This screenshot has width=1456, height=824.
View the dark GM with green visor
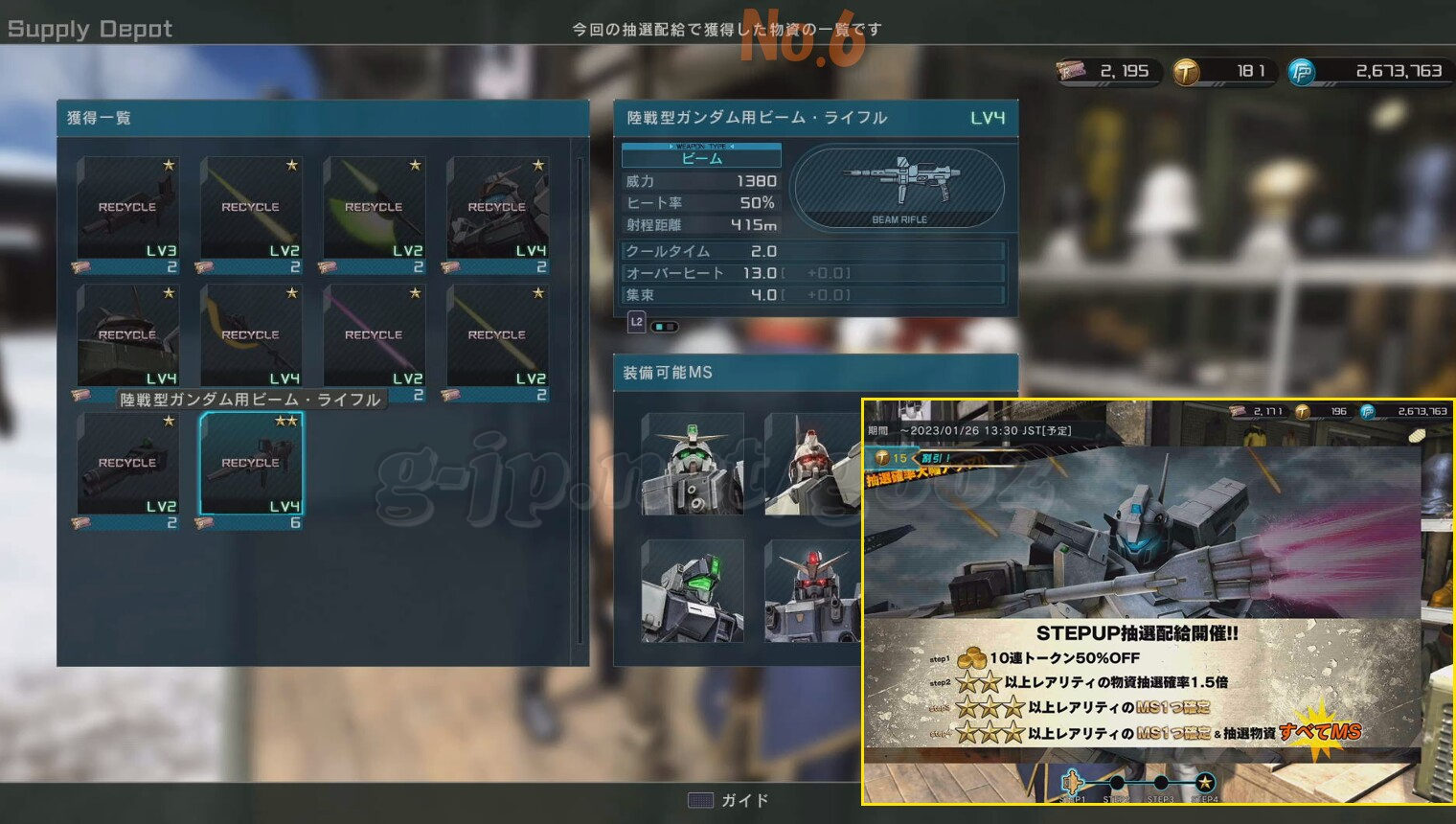(693, 591)
